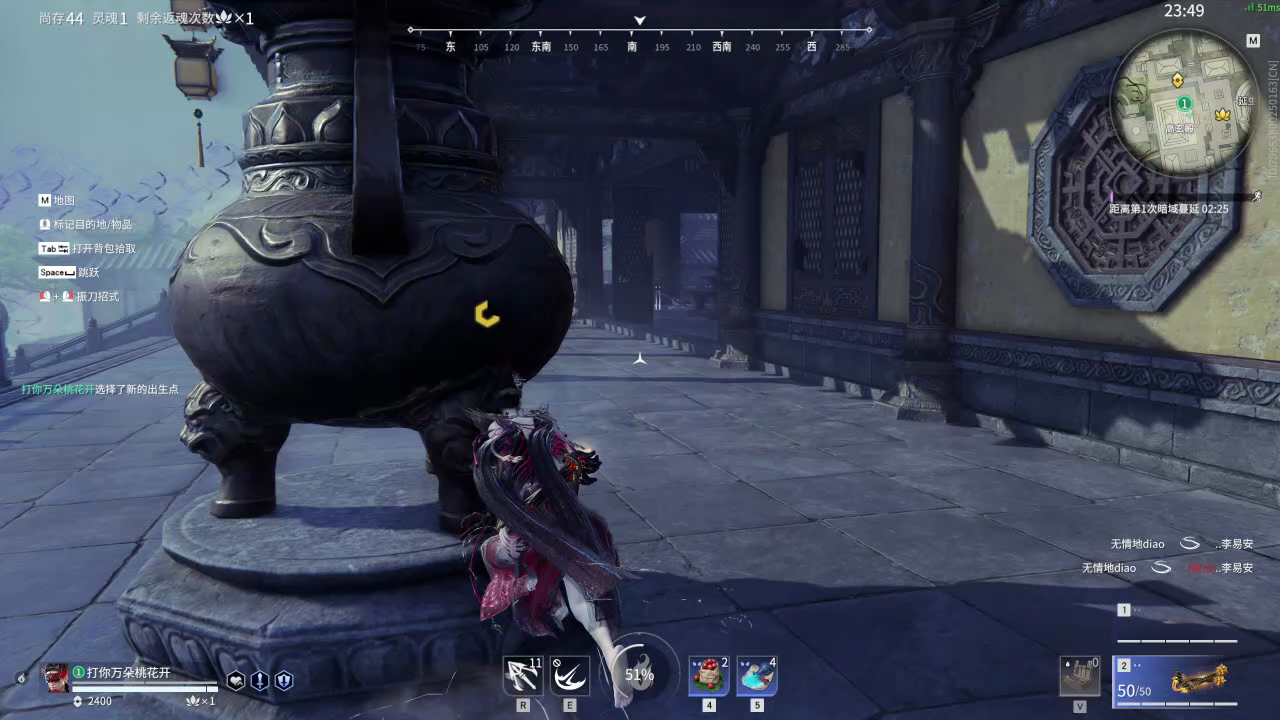Image resolution: width=1280 pixels, height=720 pixels.
Task: Open the circular minimap
Action: [x=1183, y=102]
